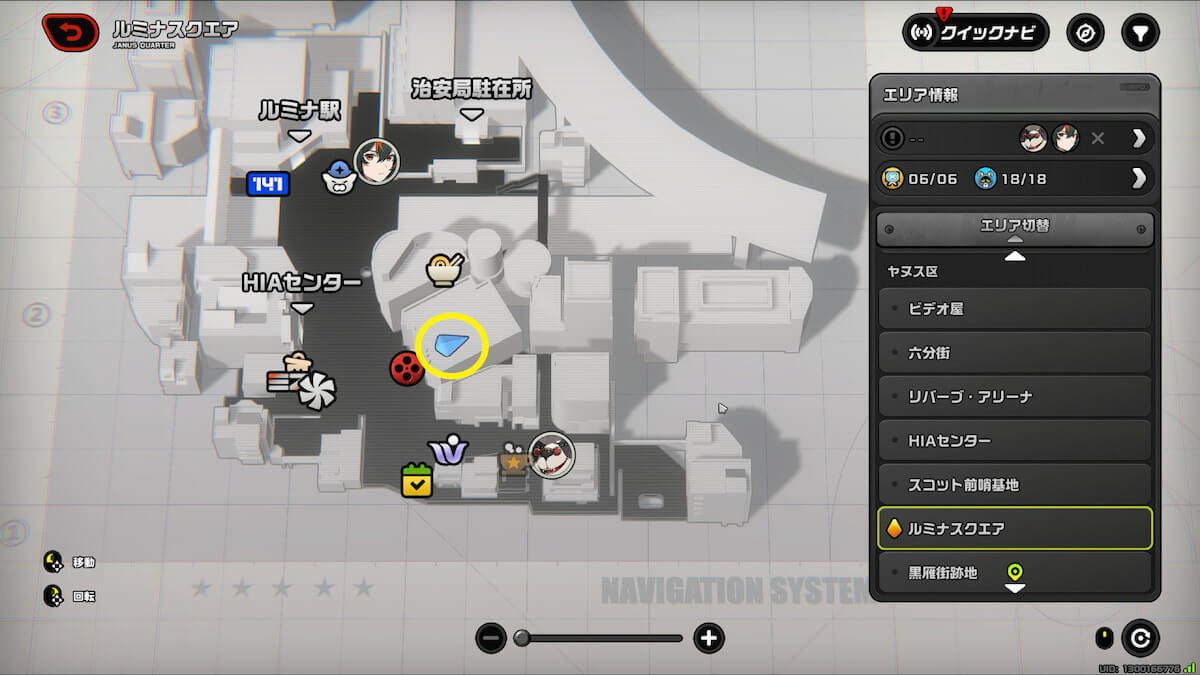
Task: Zoom out with the minus button
Action: [x=490, y=638]
